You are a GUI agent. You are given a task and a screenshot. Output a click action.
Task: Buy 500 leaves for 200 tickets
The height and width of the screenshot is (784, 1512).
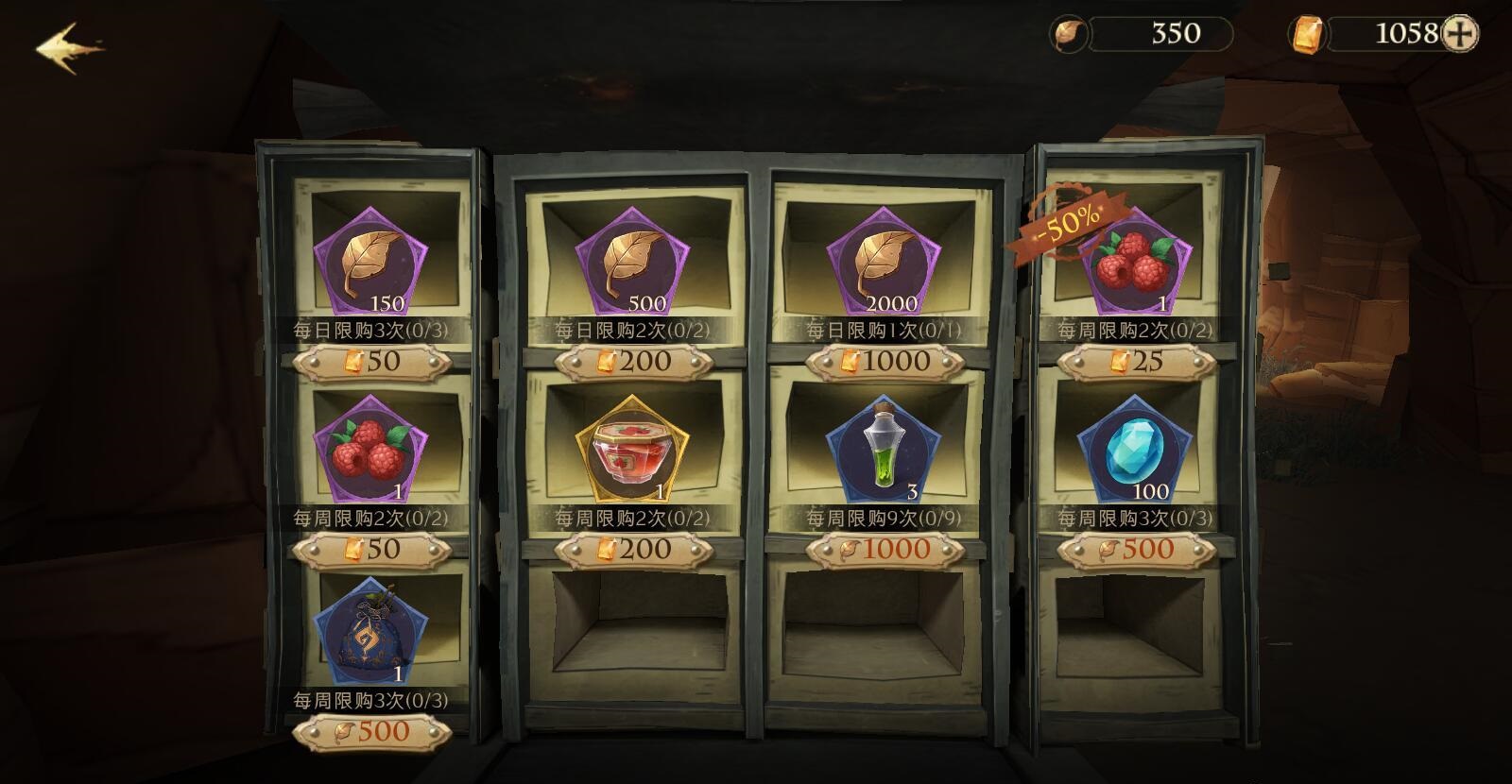[633, 361]
